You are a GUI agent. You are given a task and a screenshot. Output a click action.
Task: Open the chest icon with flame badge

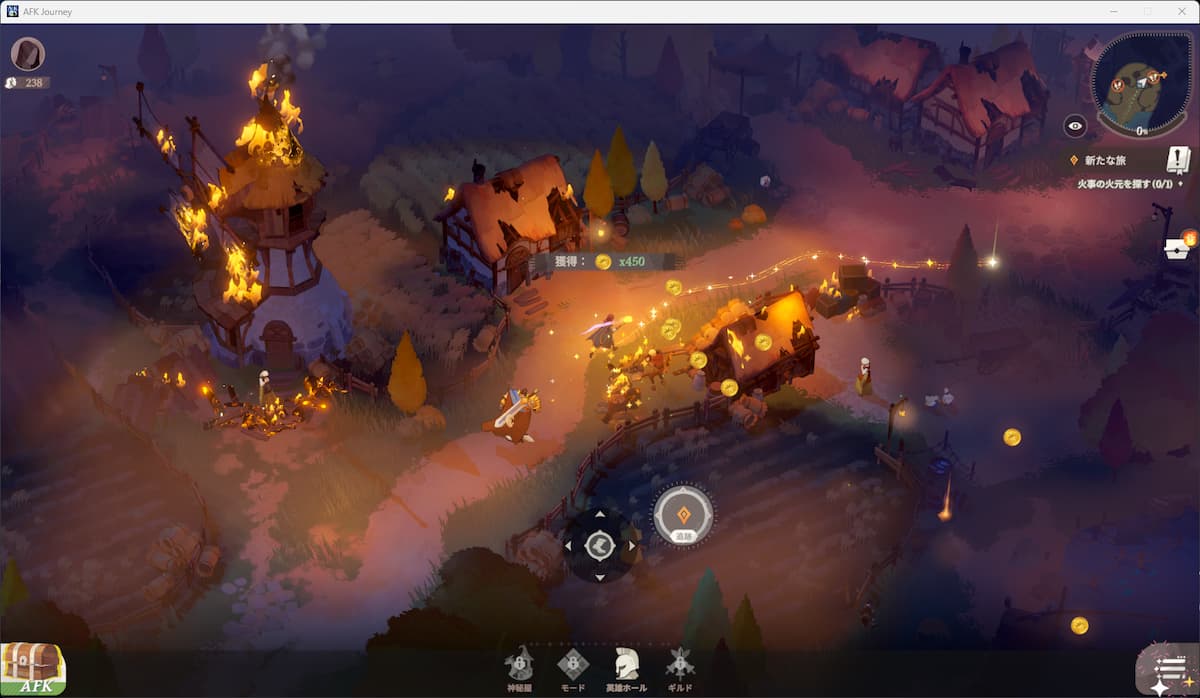[x=1180, y=248]
